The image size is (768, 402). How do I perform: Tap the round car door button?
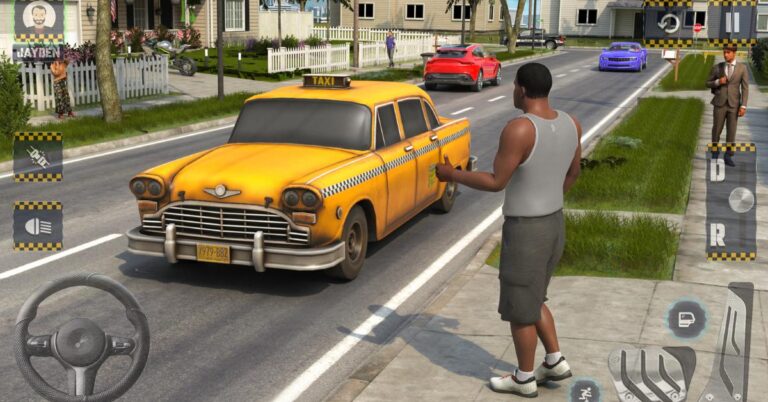click(686, 319)
